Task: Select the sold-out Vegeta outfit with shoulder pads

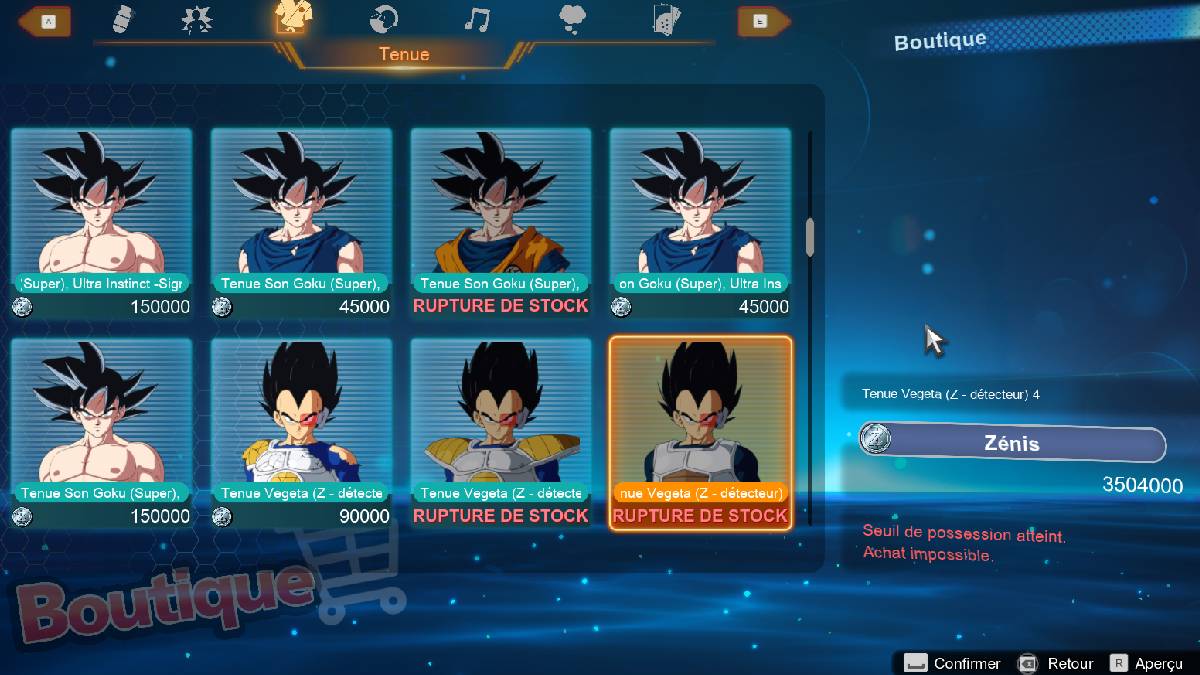Action: tap(500, 432)
